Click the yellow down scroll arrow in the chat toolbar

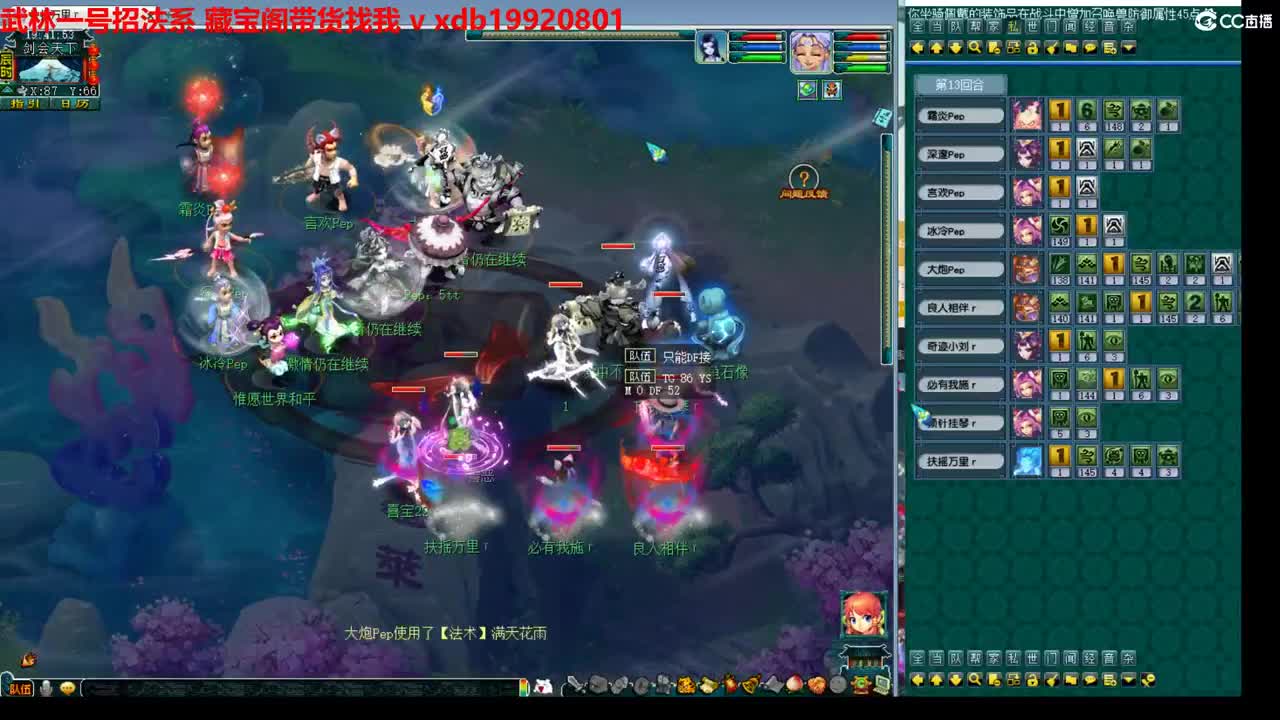[955, 679]
